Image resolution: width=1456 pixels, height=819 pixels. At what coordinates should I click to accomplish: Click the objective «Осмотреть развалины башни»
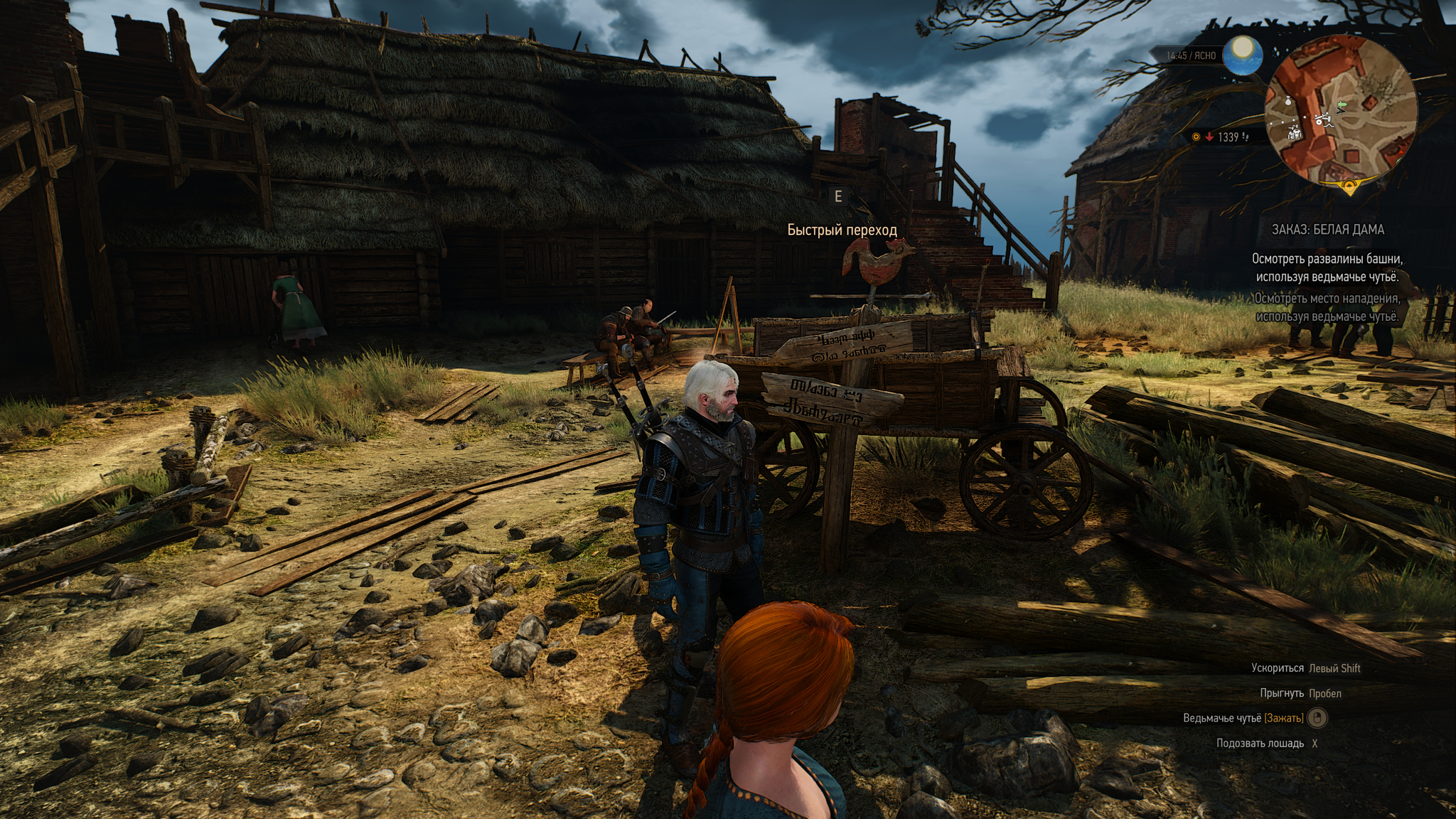(1327, 267)
